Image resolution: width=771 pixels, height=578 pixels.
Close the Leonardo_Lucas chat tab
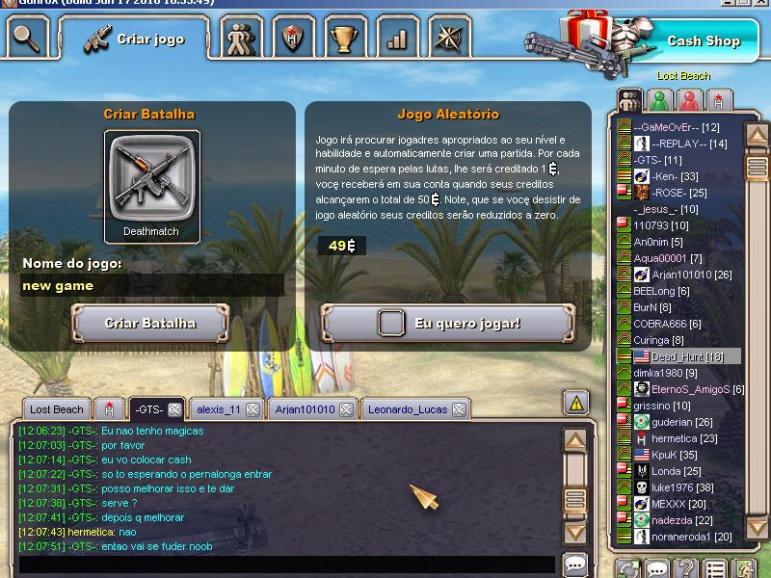click(458, 409)
